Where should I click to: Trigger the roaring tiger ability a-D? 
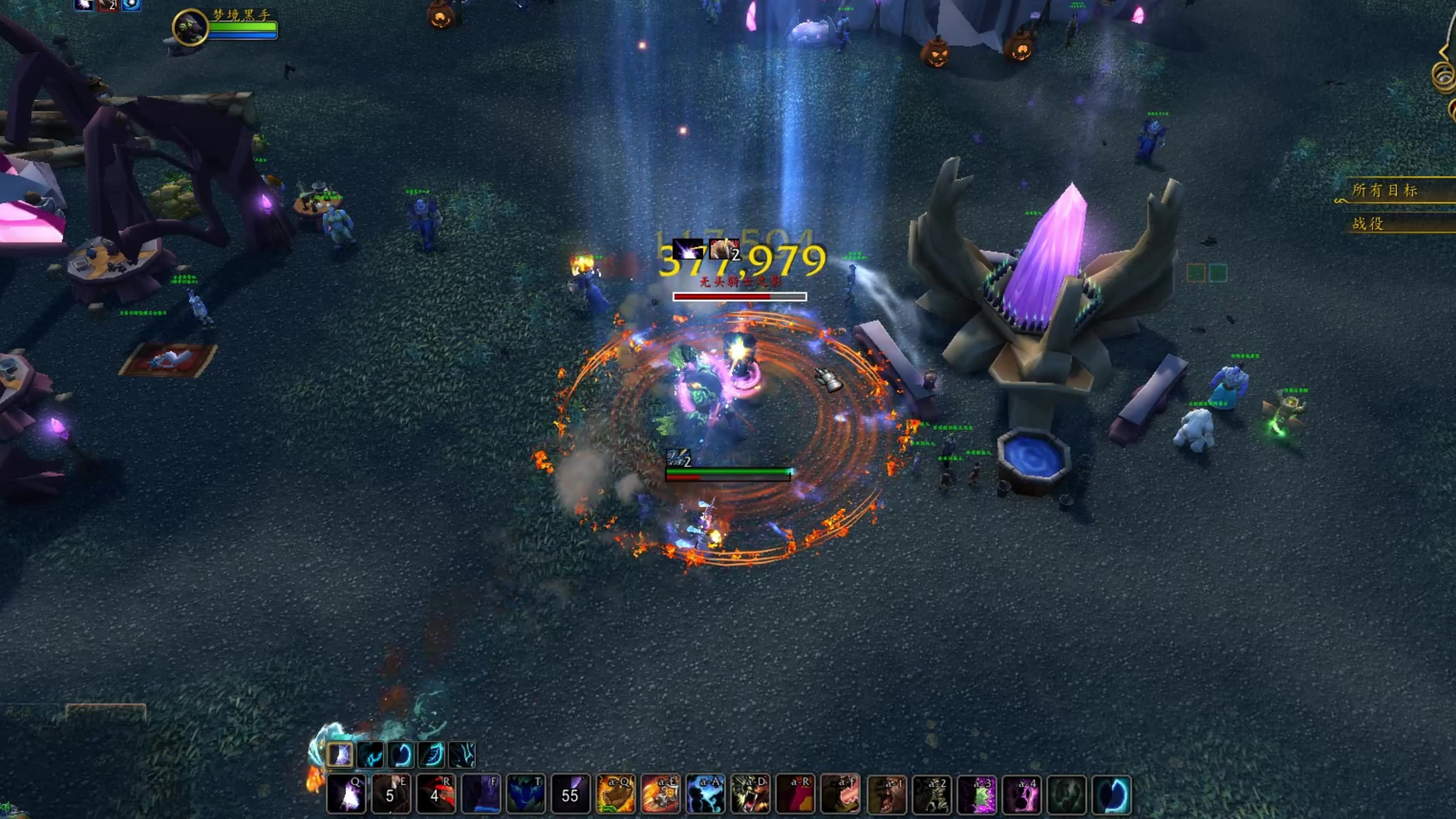coord(750,794)
